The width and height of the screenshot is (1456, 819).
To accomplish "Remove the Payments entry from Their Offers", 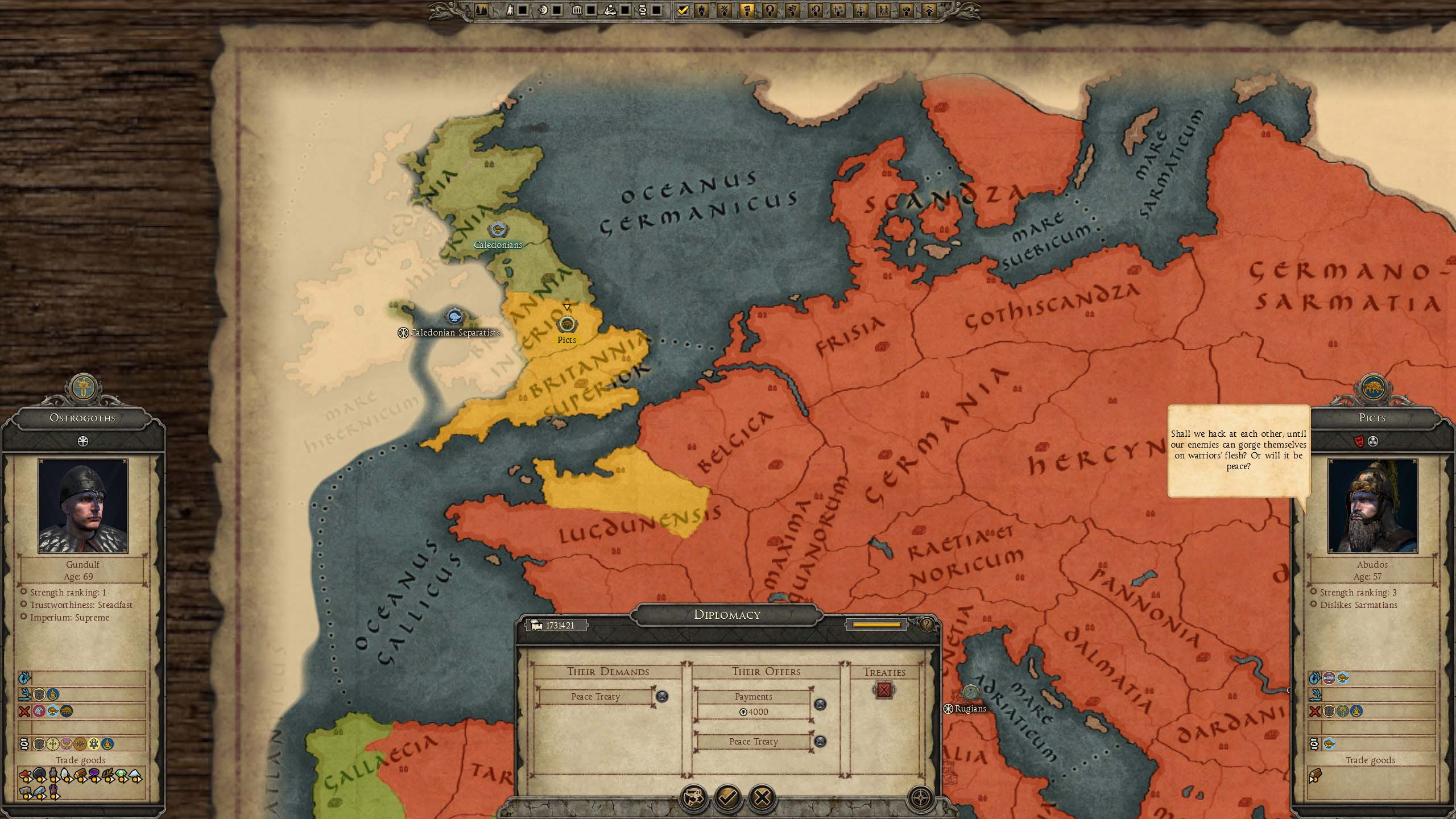I will tap(820, 704).
